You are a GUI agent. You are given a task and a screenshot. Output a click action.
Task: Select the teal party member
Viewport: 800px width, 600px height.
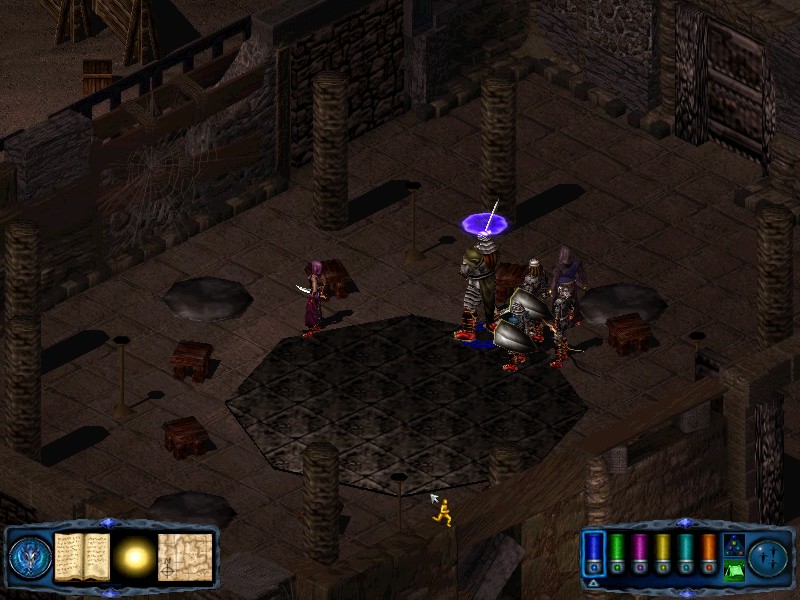point(686,552)
